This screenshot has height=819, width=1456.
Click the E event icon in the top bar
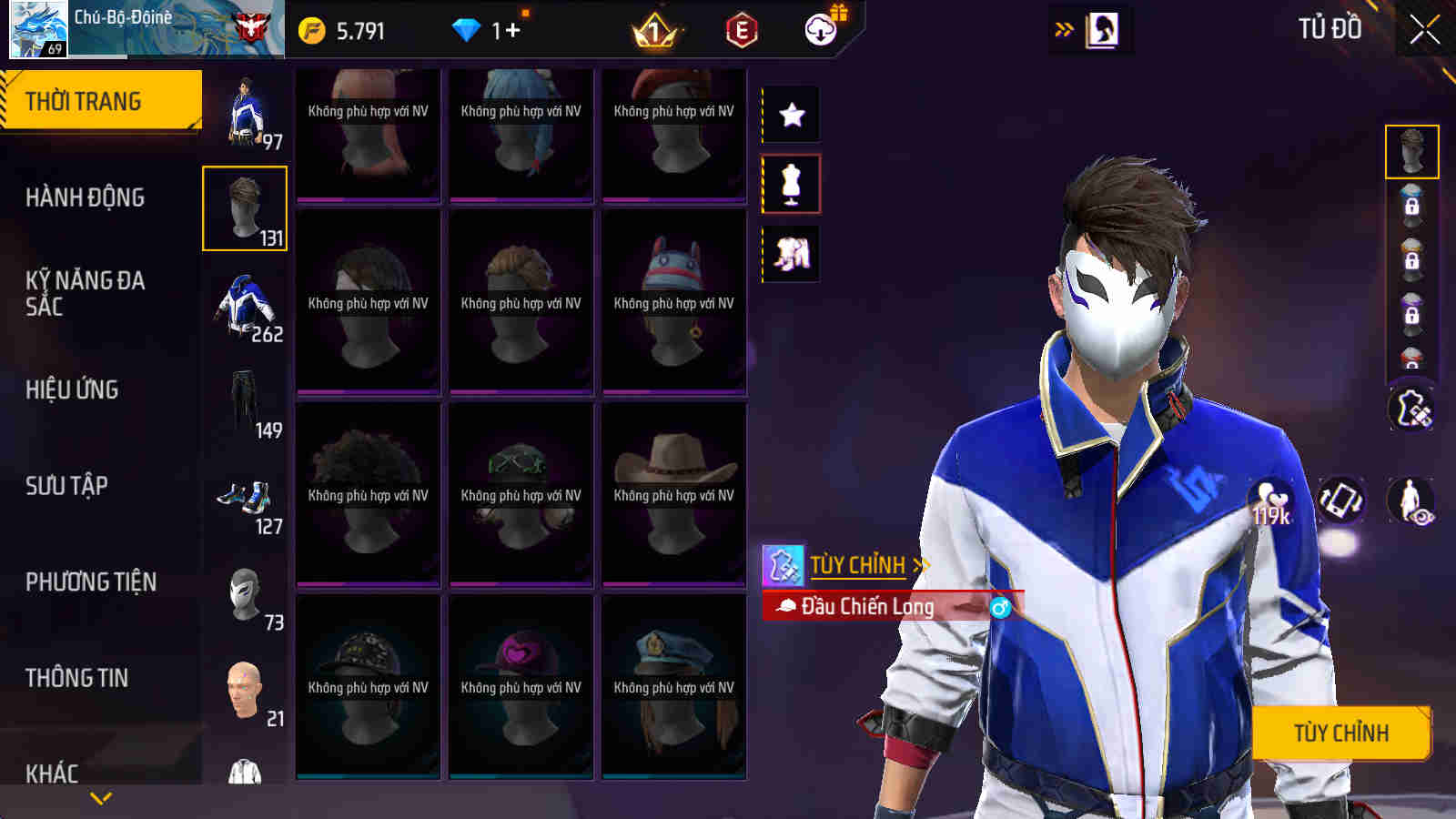(x=742, y=30)
